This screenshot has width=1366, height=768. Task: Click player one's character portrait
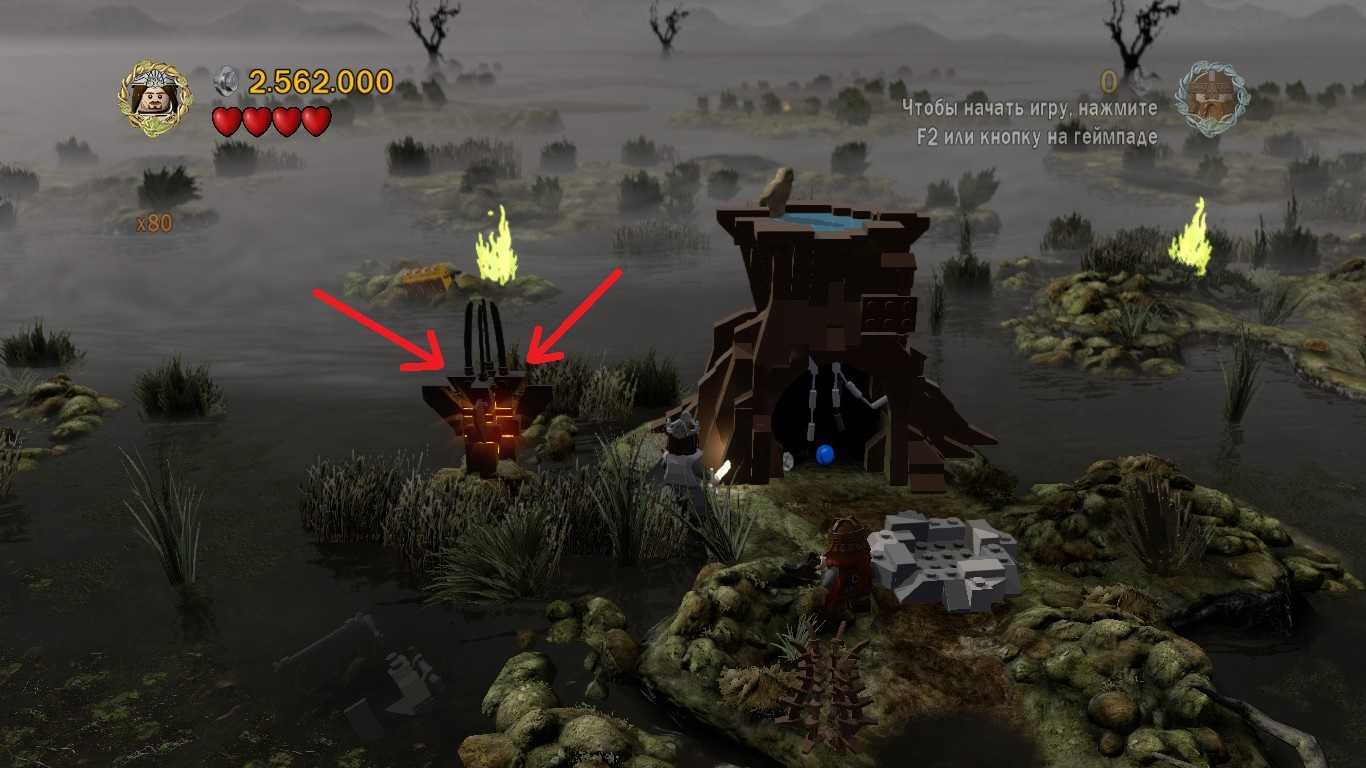tap(155, 98)
